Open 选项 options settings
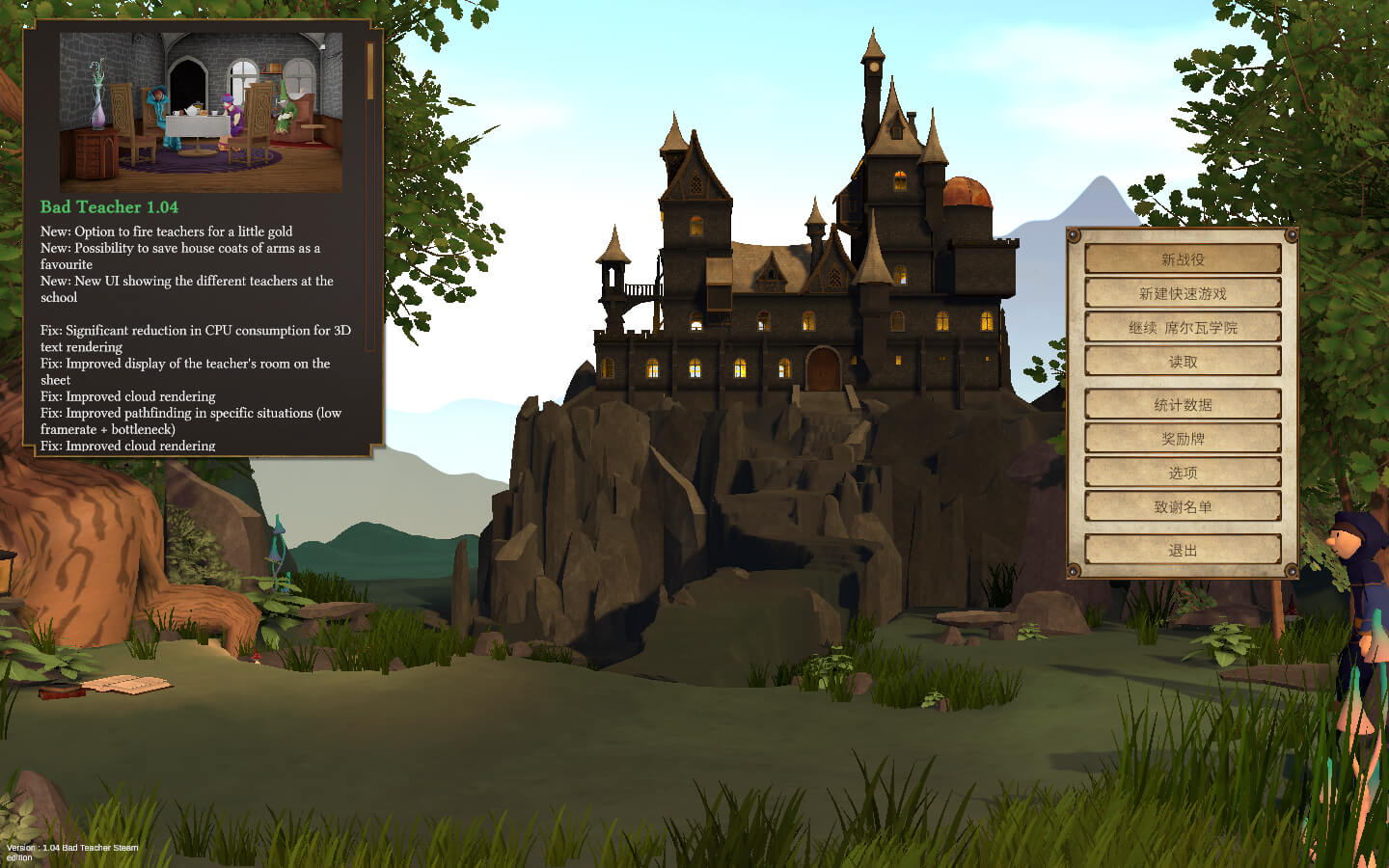 pos(1183,473)
